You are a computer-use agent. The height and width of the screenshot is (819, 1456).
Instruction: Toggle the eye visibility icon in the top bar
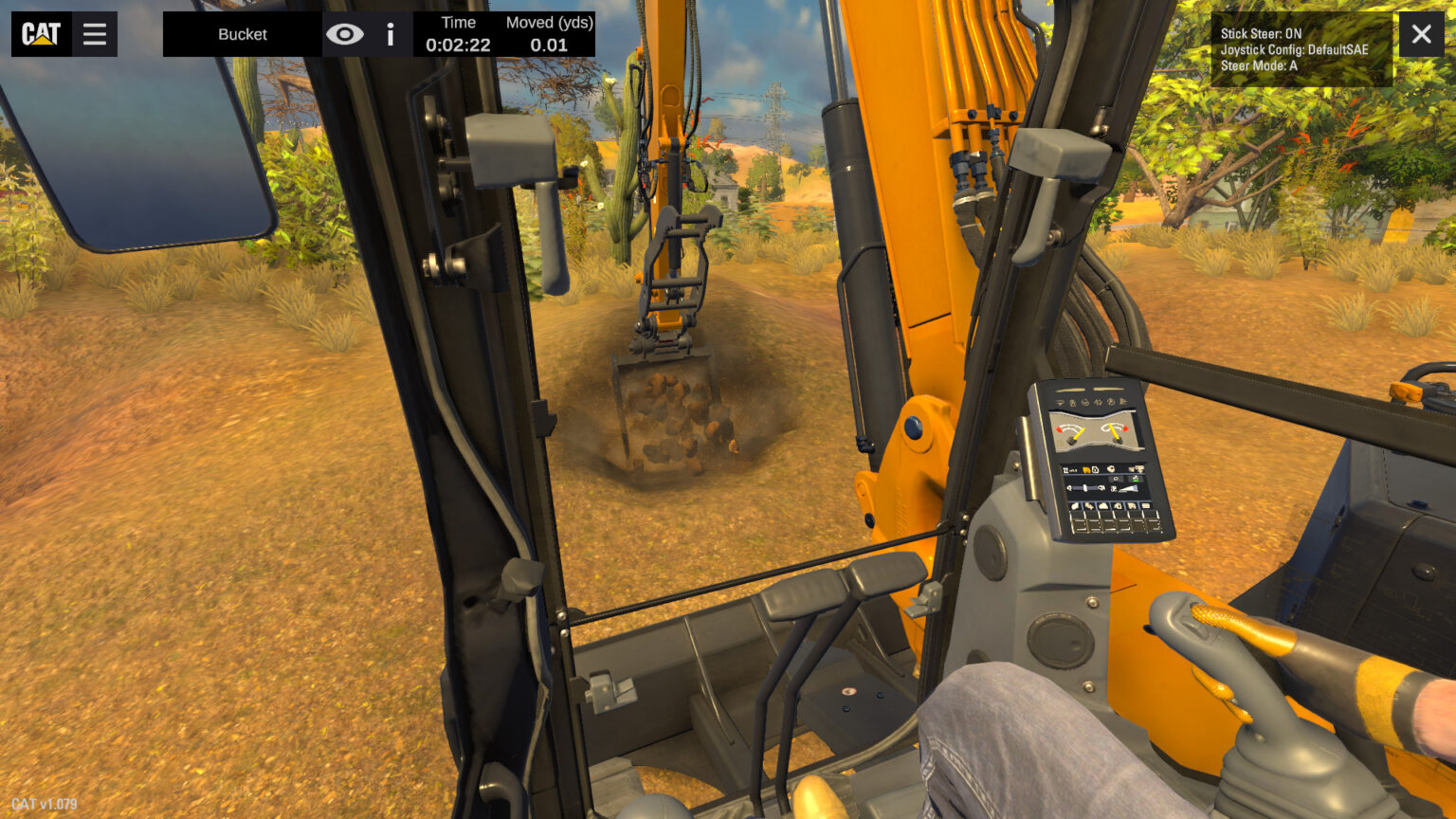(x=346, y=33)
